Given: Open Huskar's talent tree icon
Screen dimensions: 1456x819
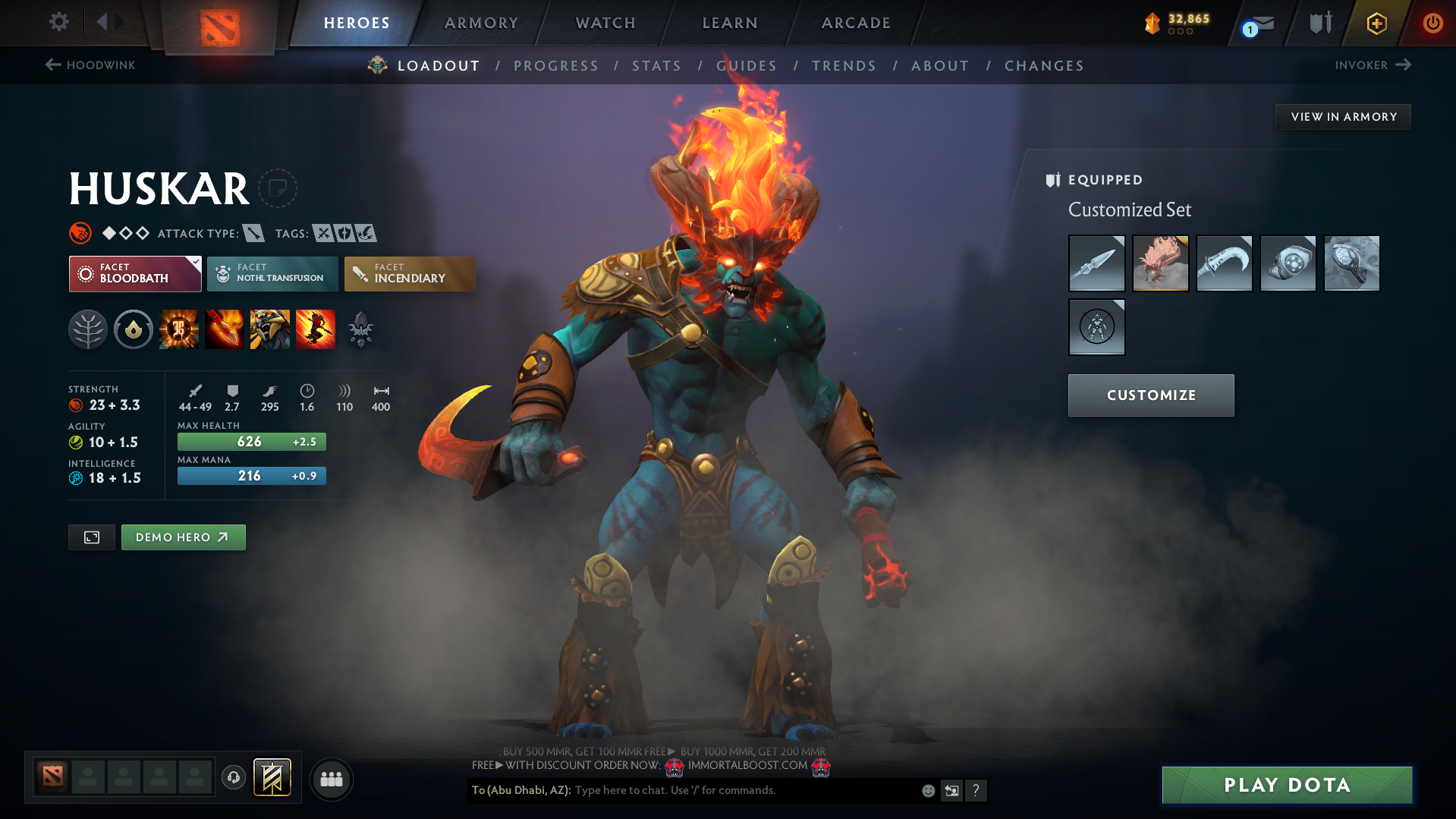Looking at the screenshot, I should click(x=88, y=329).
